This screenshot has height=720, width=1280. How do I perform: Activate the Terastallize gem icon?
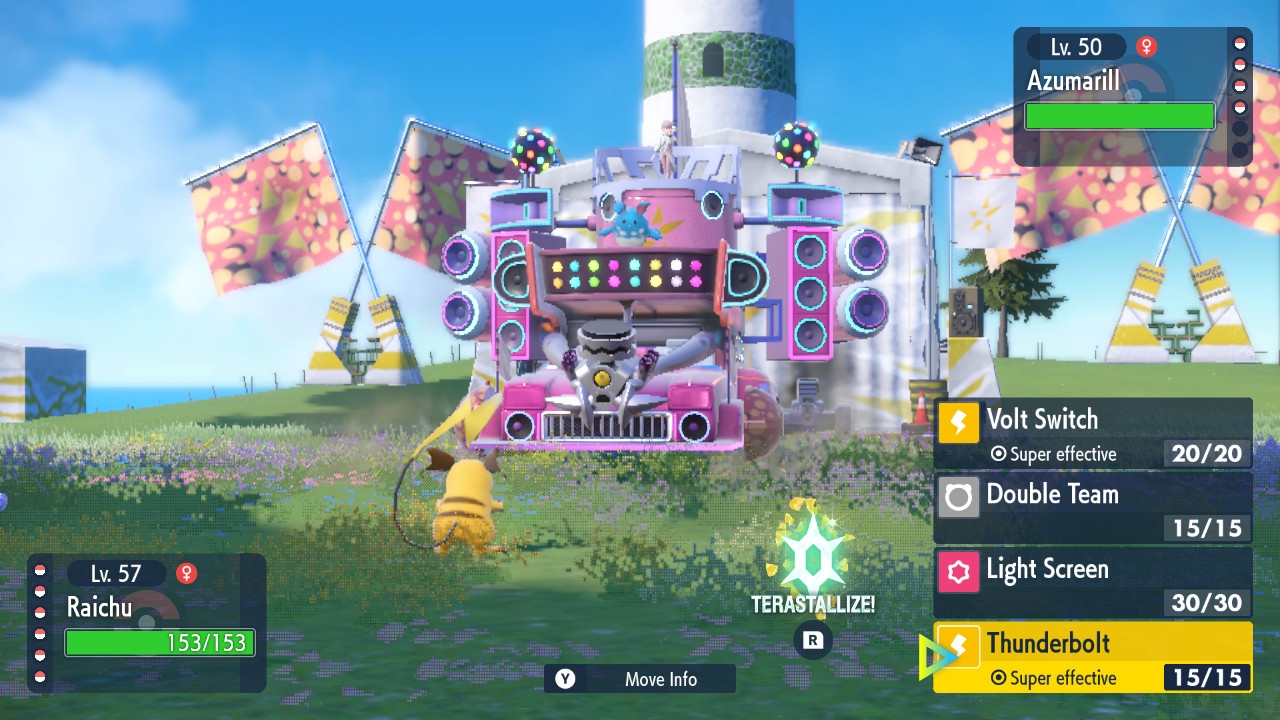[813, 558]
